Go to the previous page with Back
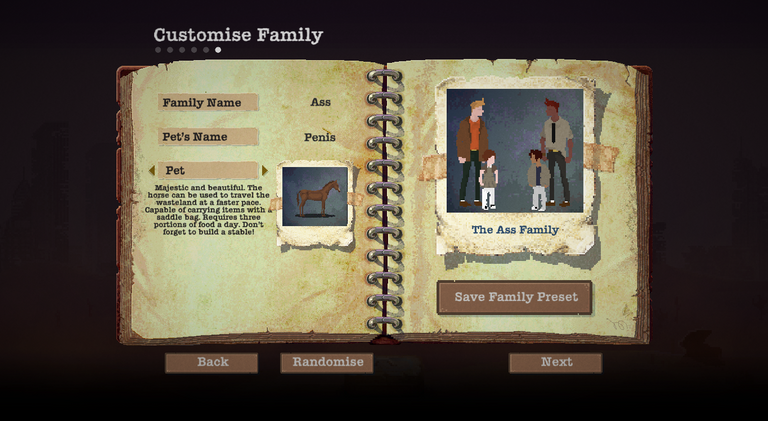Screen dimensions: 768x421 [x=211, y=362]
